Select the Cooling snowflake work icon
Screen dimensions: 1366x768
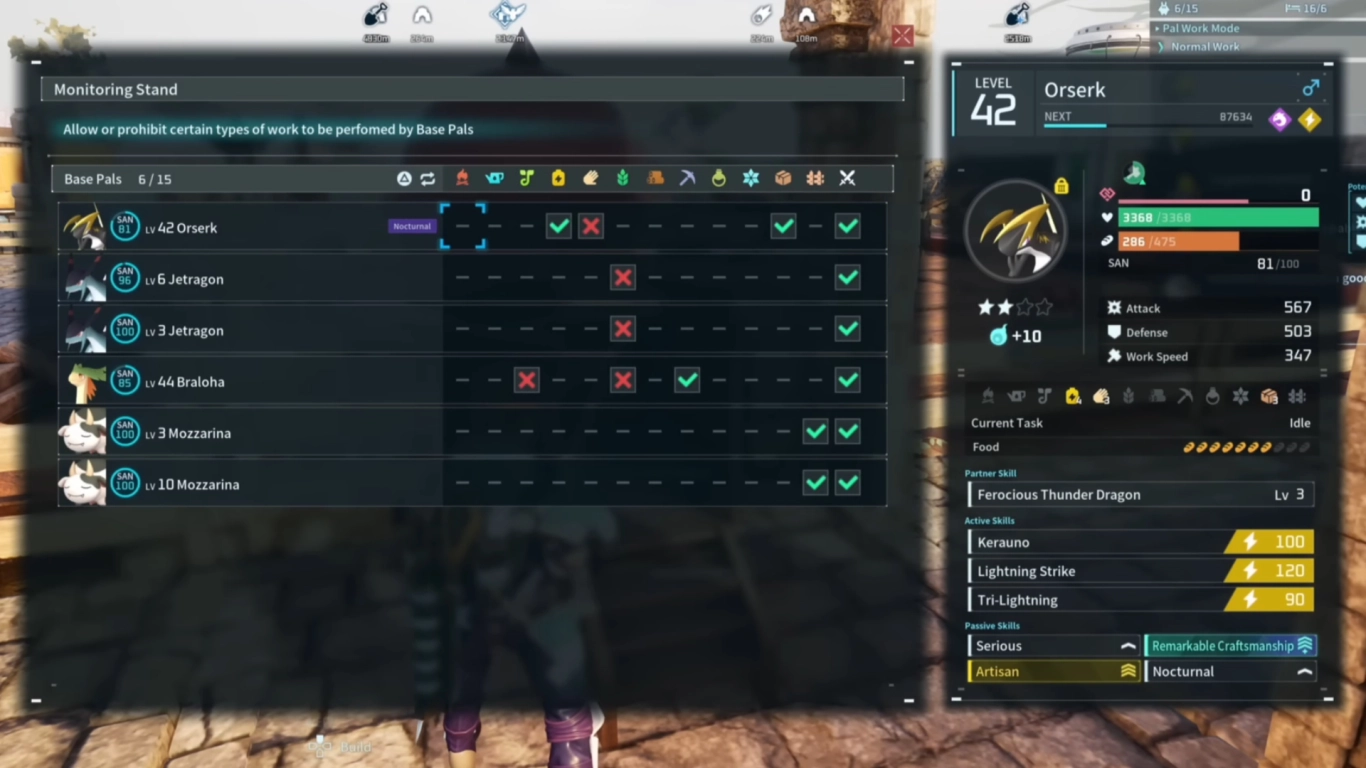751,178
